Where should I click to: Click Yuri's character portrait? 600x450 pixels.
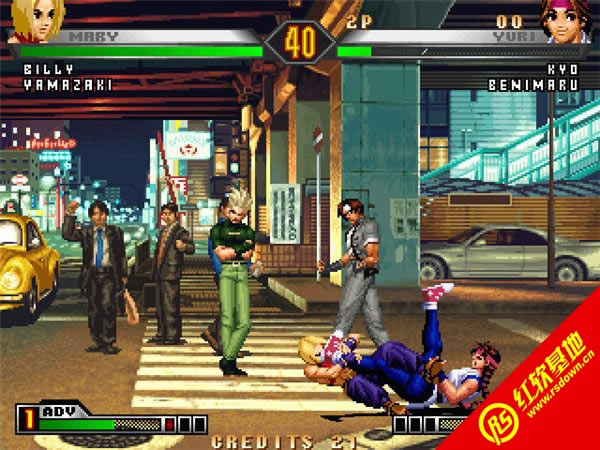coord(565,19)
